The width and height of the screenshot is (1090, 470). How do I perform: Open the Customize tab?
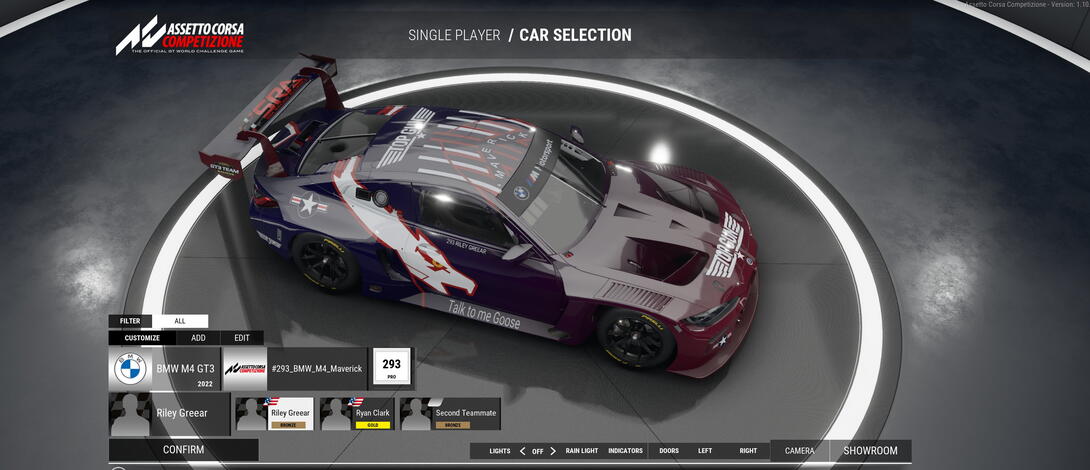pyautogui.click(x=142, y=338)
